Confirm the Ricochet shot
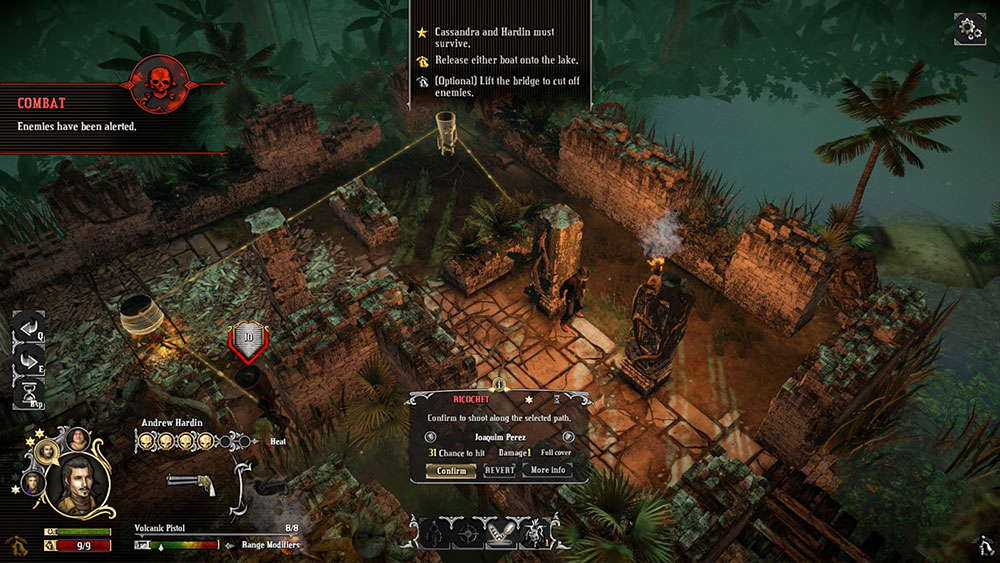 [x=450, y=470]
